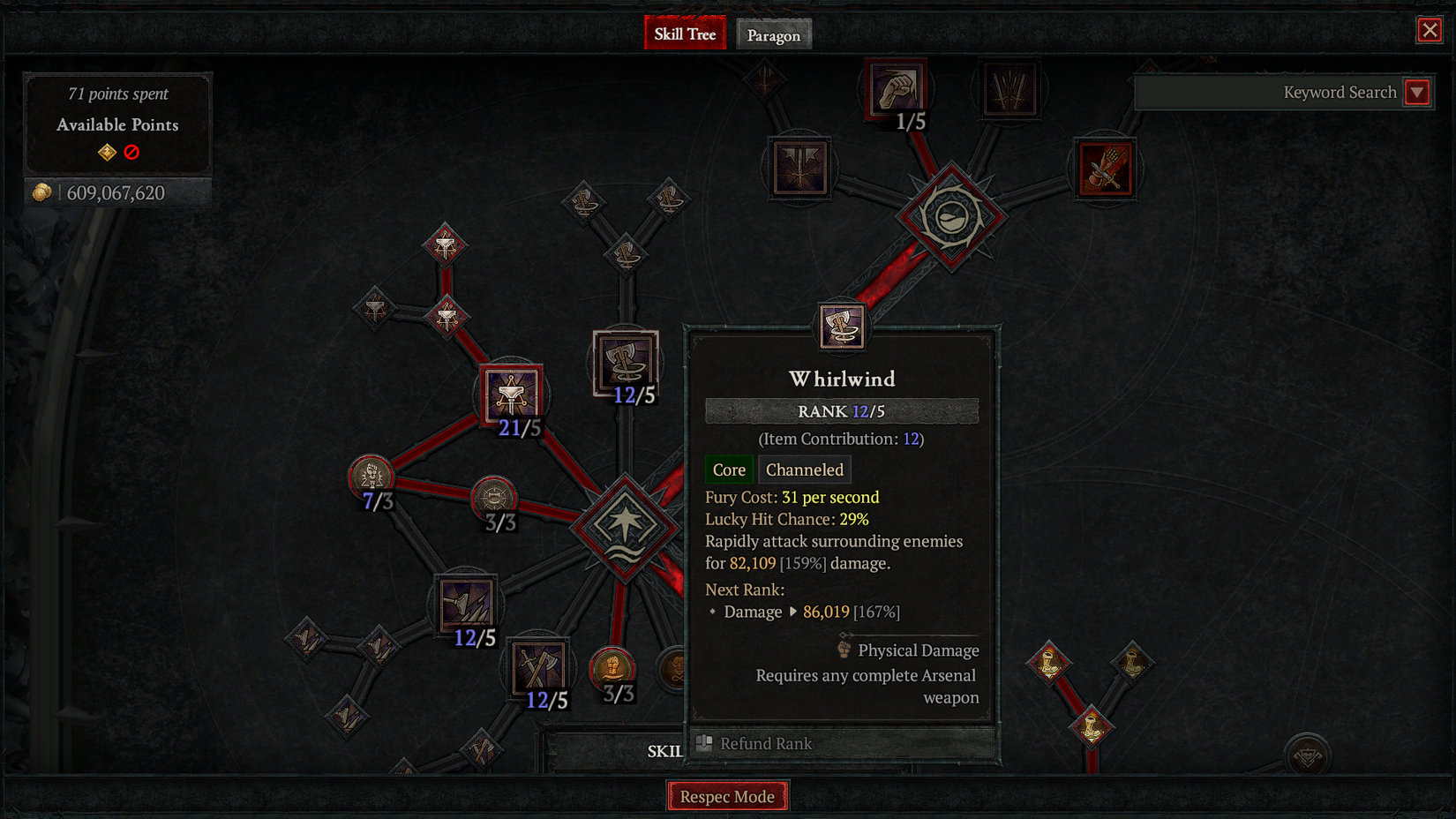The image size is (1456, 819).
Task: Select the Whirlwind skill node above the tooltip
Action: click(x=841, y=325)
